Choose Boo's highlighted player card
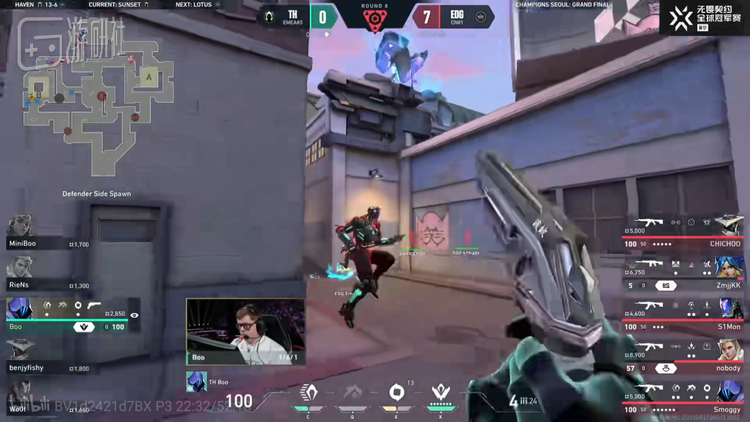This screenshot has width=750, height=422. pos(70,316)
